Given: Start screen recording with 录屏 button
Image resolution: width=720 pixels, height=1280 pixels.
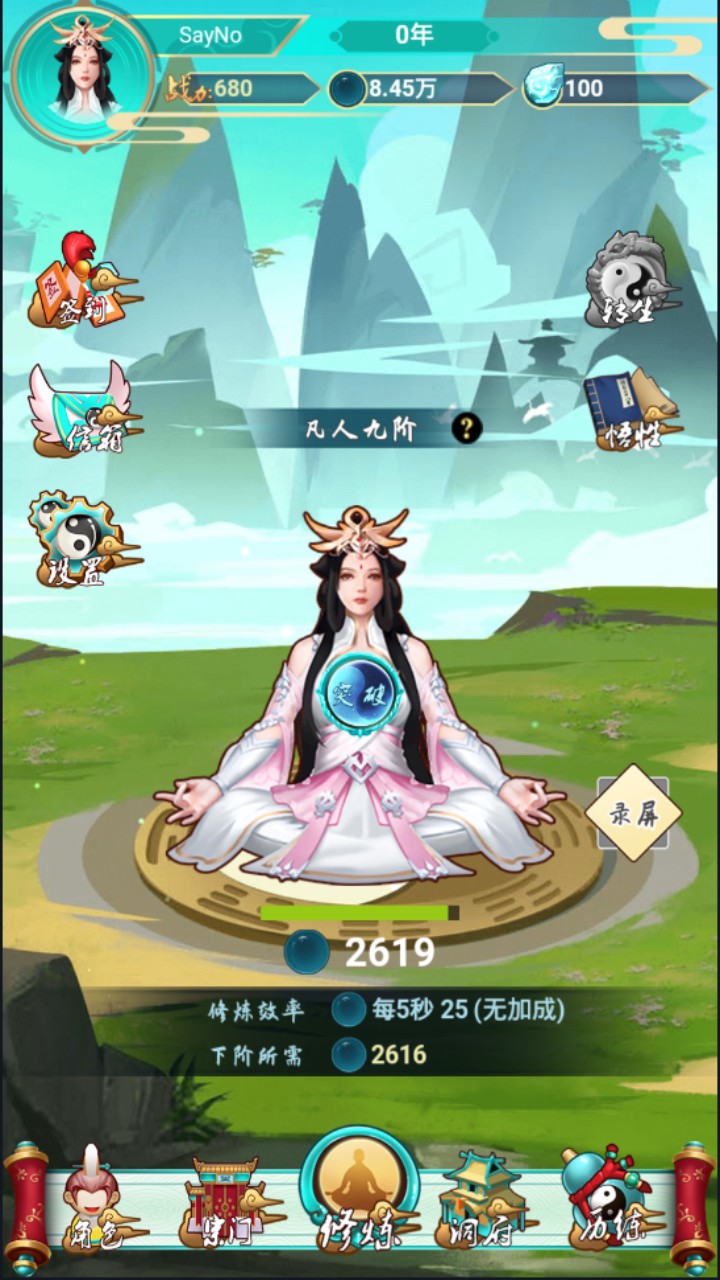Looking at the screenshot, I should click(633, 813).
